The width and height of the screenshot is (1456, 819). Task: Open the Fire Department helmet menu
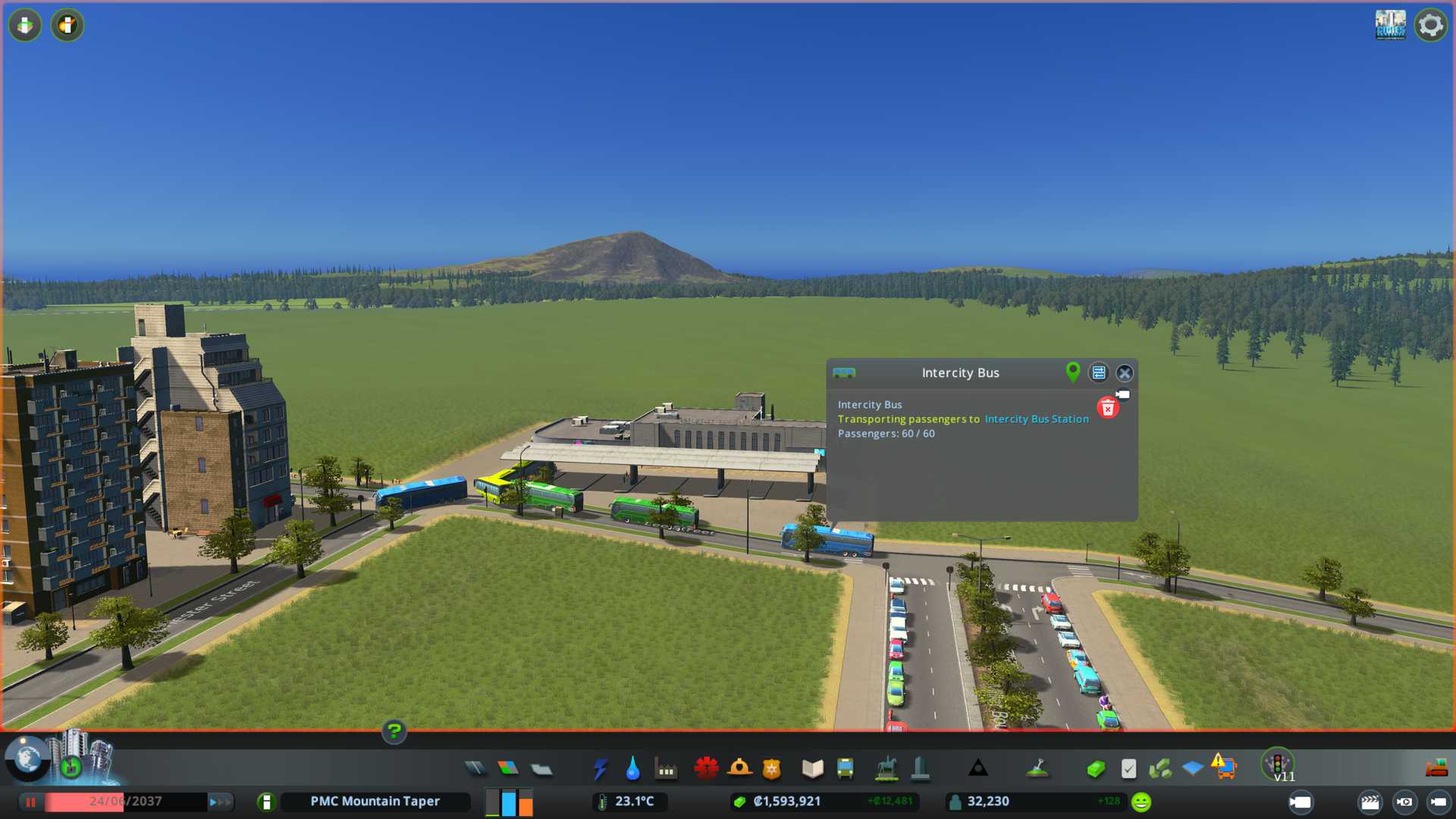[739, 769]
